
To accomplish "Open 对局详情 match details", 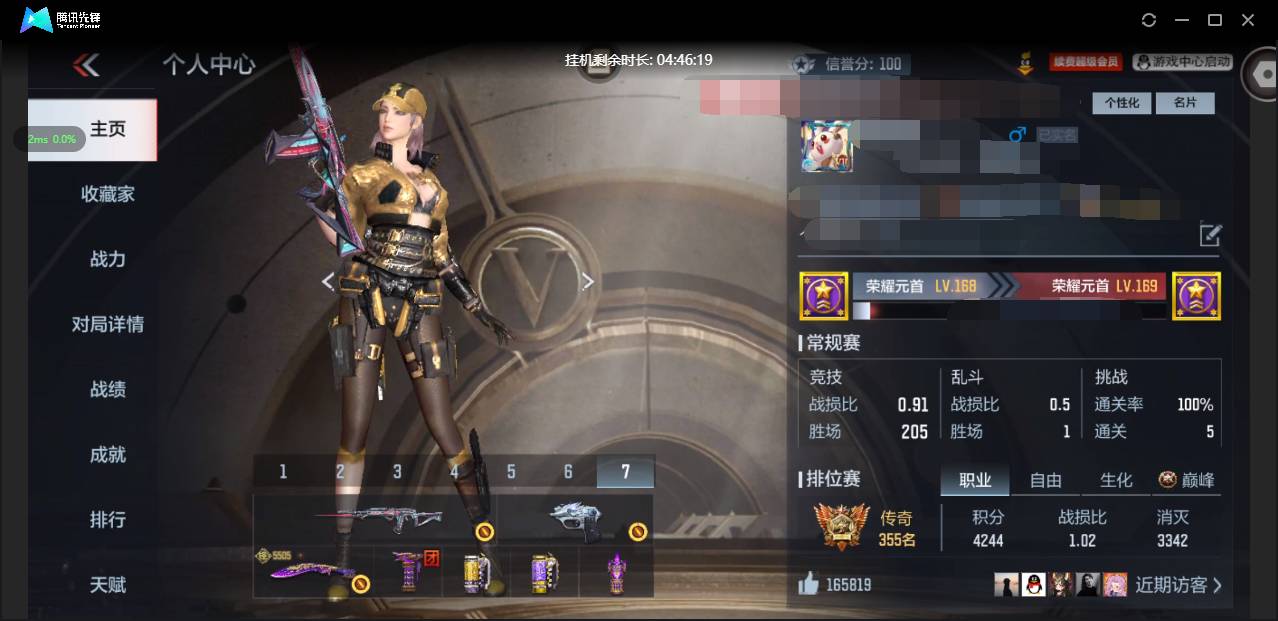I will pos(108,324).
